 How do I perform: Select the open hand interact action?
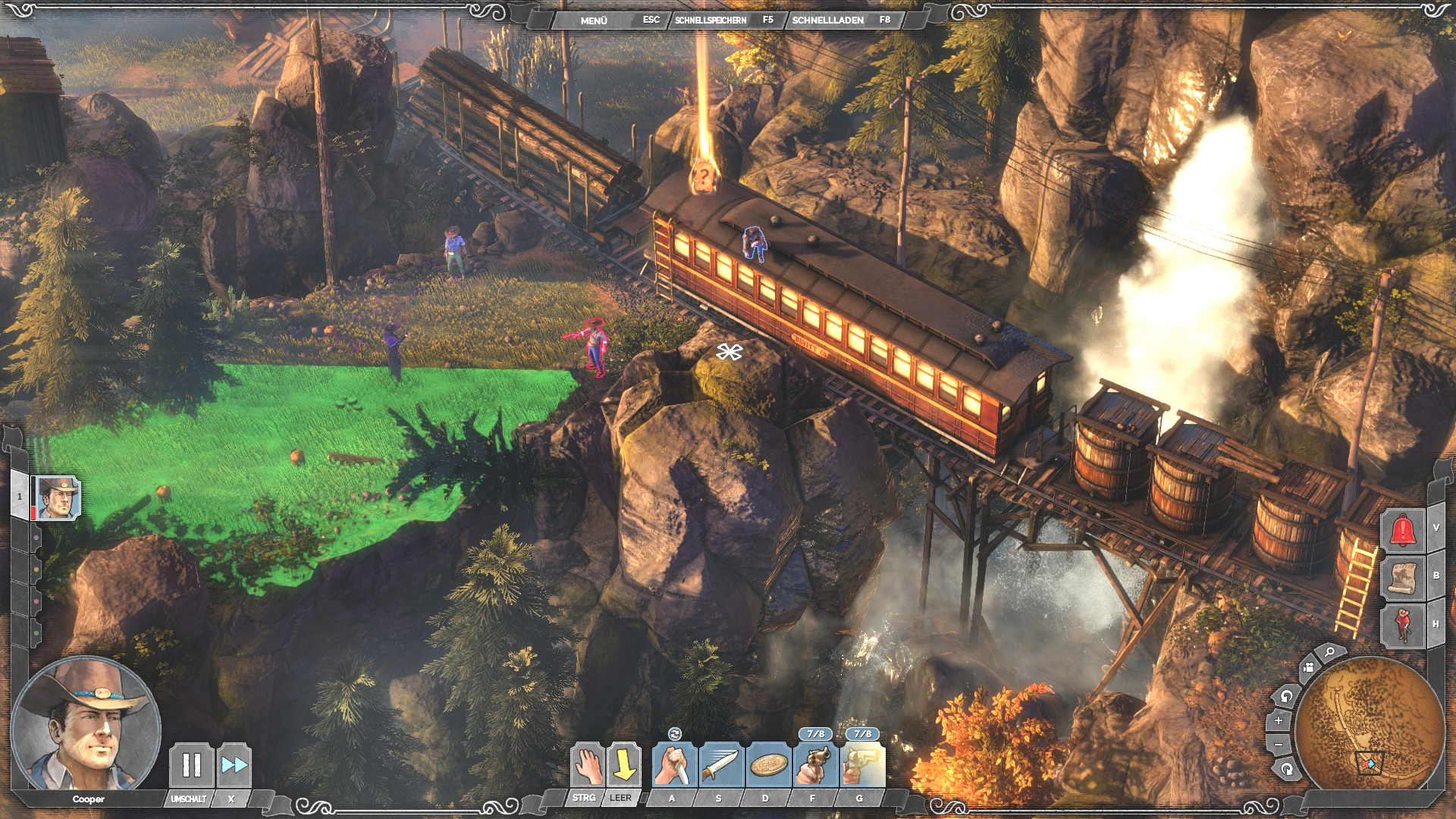pyautogui.click(x=587, y=765)
